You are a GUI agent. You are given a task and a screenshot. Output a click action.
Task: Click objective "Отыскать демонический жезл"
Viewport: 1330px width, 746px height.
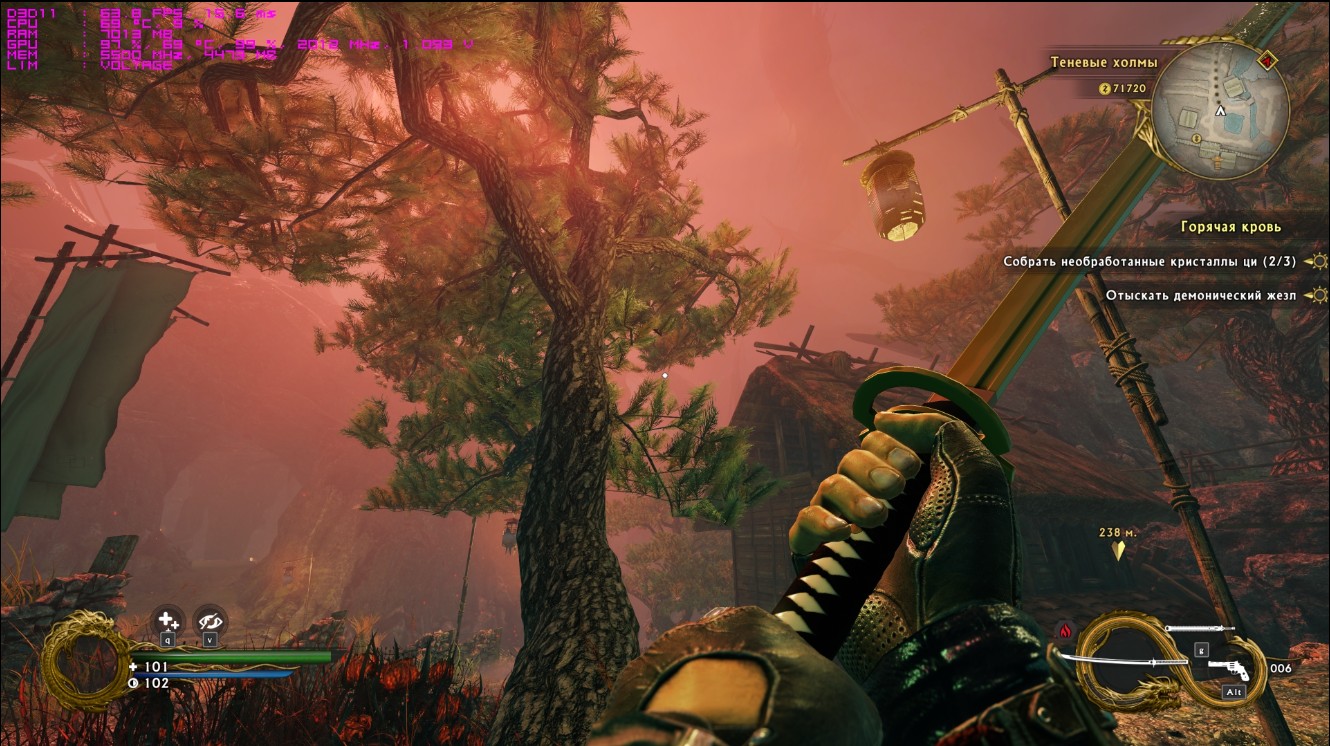tap(1200, 295)
